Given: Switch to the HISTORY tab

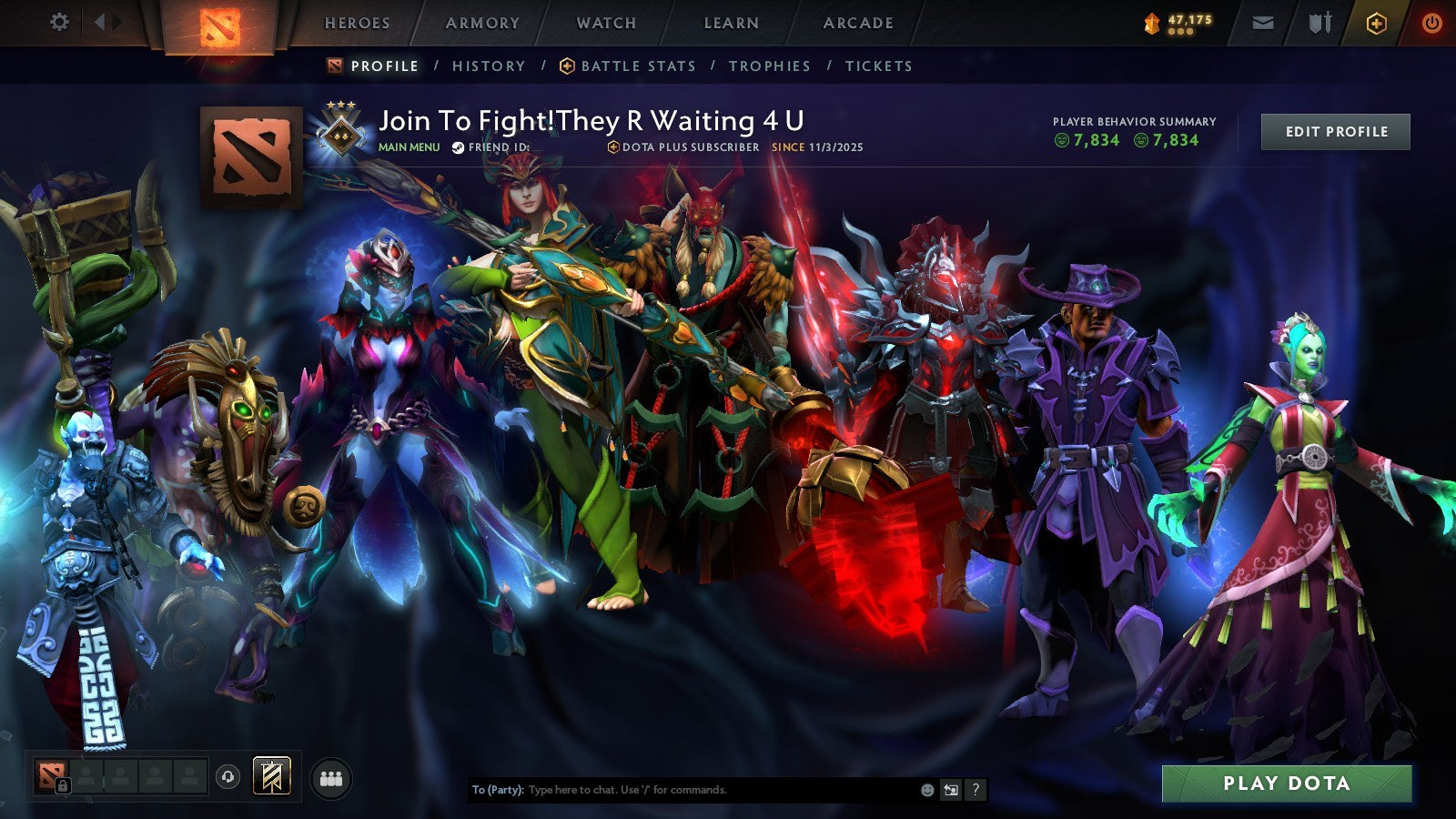Looking at the screenshot, I should (x=490, y=66).
